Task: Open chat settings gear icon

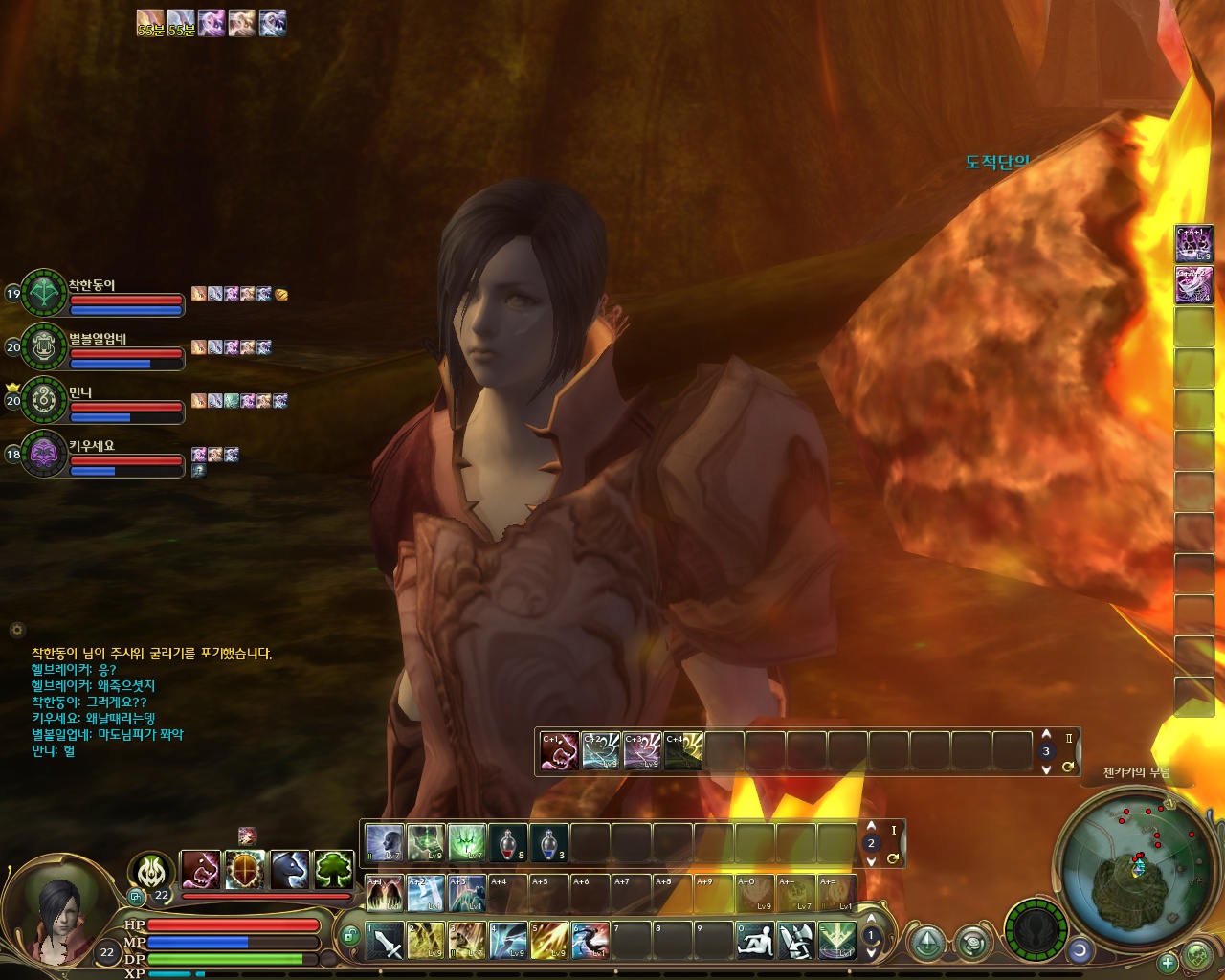Action: tap(16, 630)
